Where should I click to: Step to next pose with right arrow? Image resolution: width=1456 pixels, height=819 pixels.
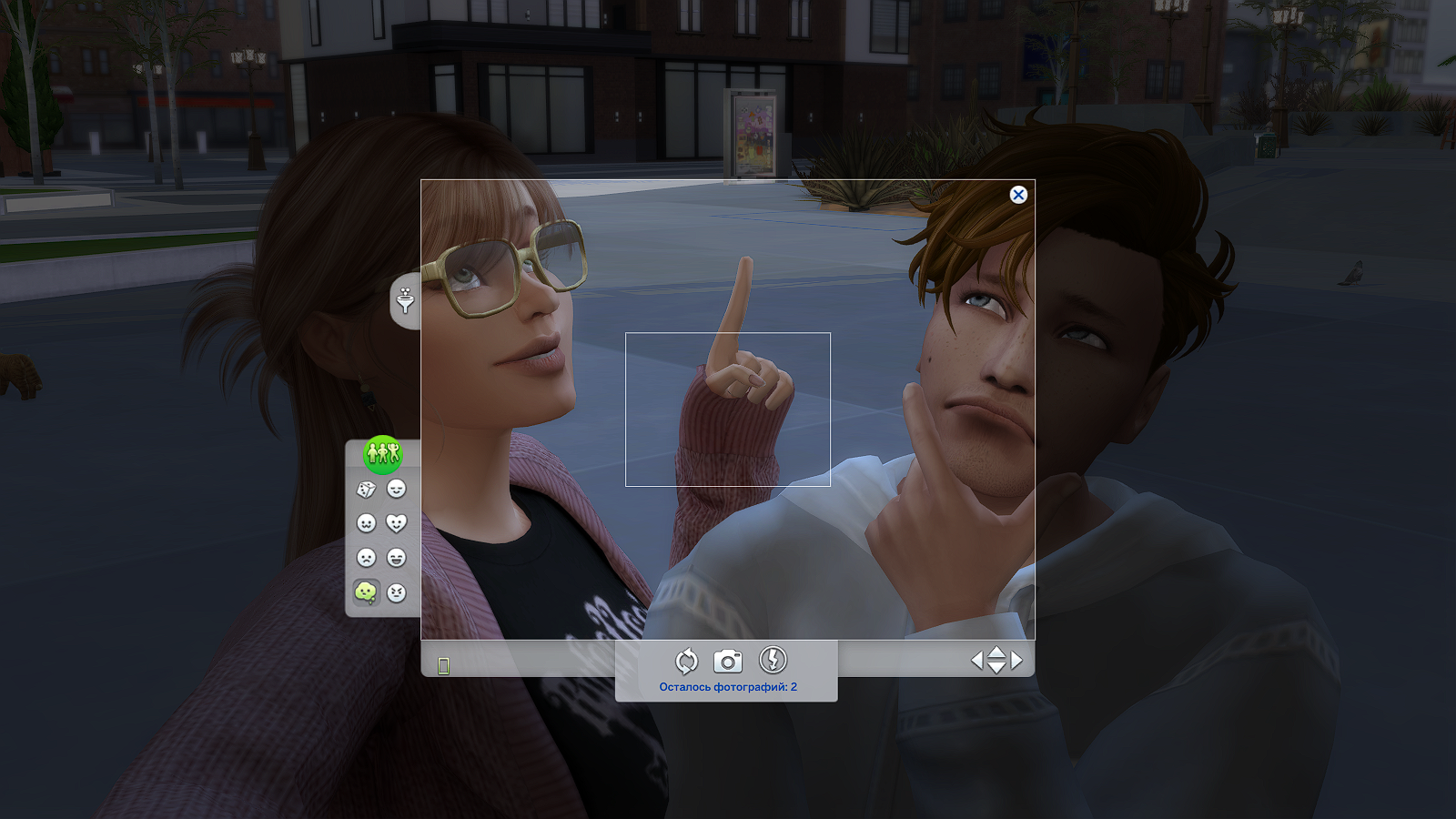pyautogui.click(x=1016, y=661)
